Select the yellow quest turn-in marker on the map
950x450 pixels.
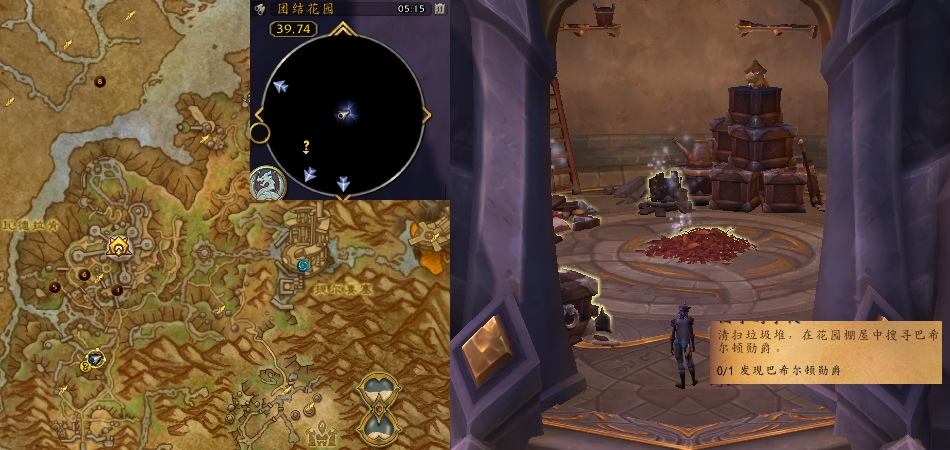(87, 366)
